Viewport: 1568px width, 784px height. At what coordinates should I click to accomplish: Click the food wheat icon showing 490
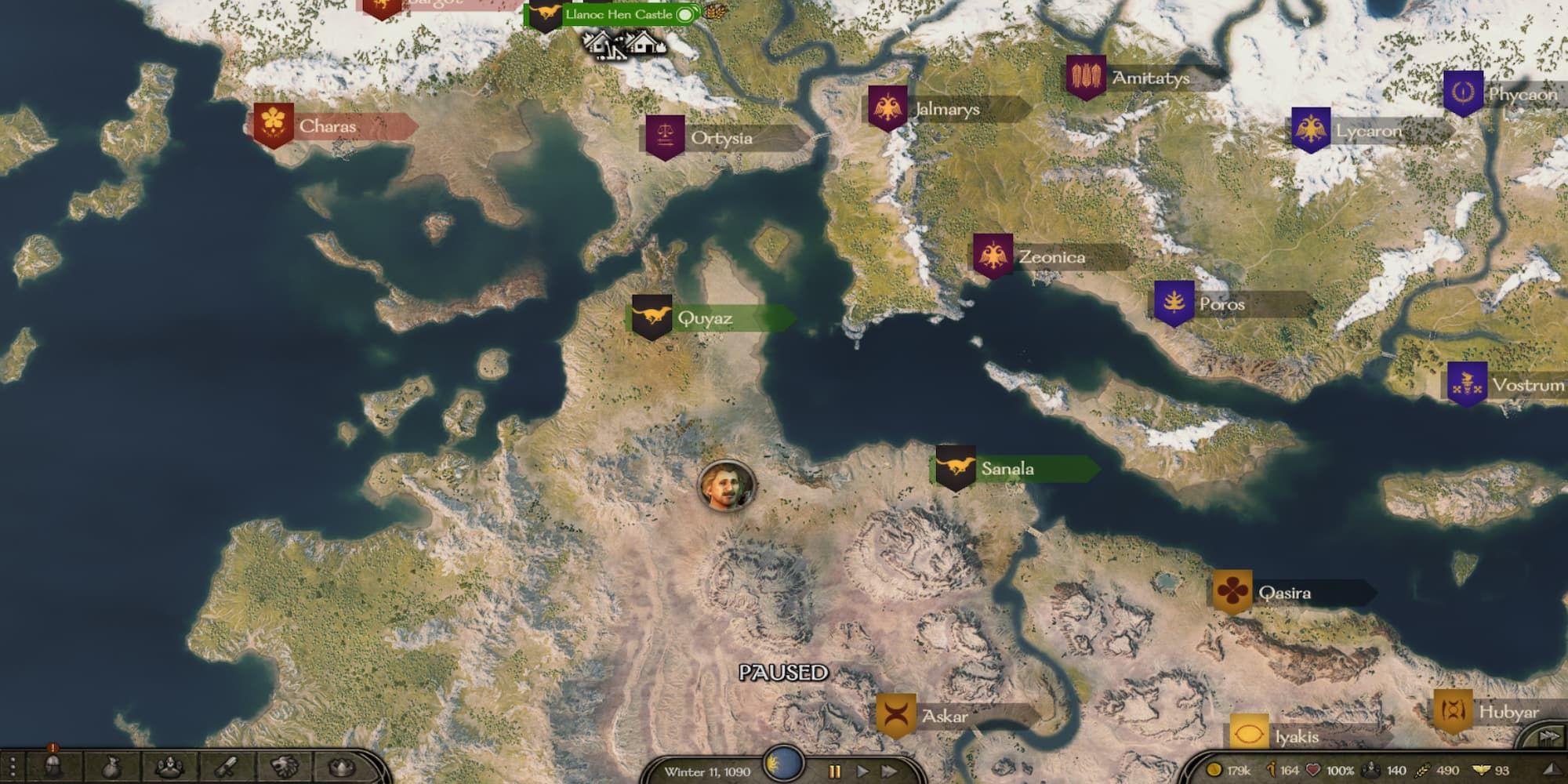(x=1423, y=769)
